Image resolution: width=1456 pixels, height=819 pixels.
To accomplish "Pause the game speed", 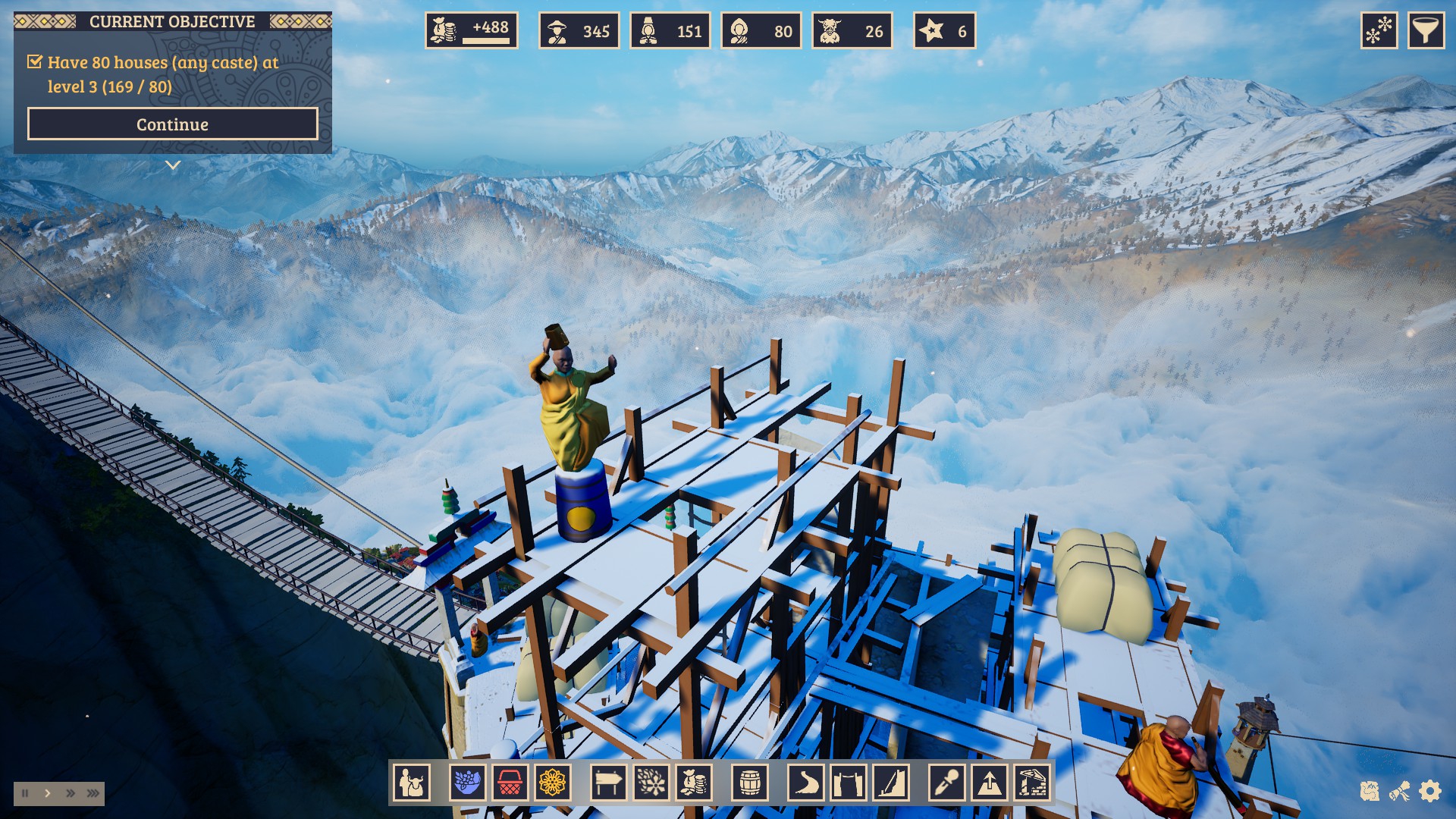I will click(25, 793).
